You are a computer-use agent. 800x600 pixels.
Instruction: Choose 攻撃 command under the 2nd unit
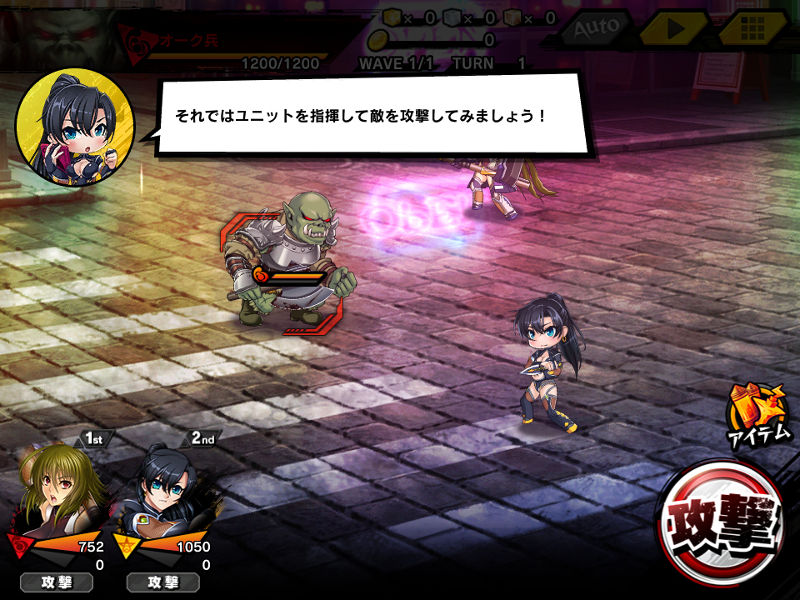click(x=162, y=582)
